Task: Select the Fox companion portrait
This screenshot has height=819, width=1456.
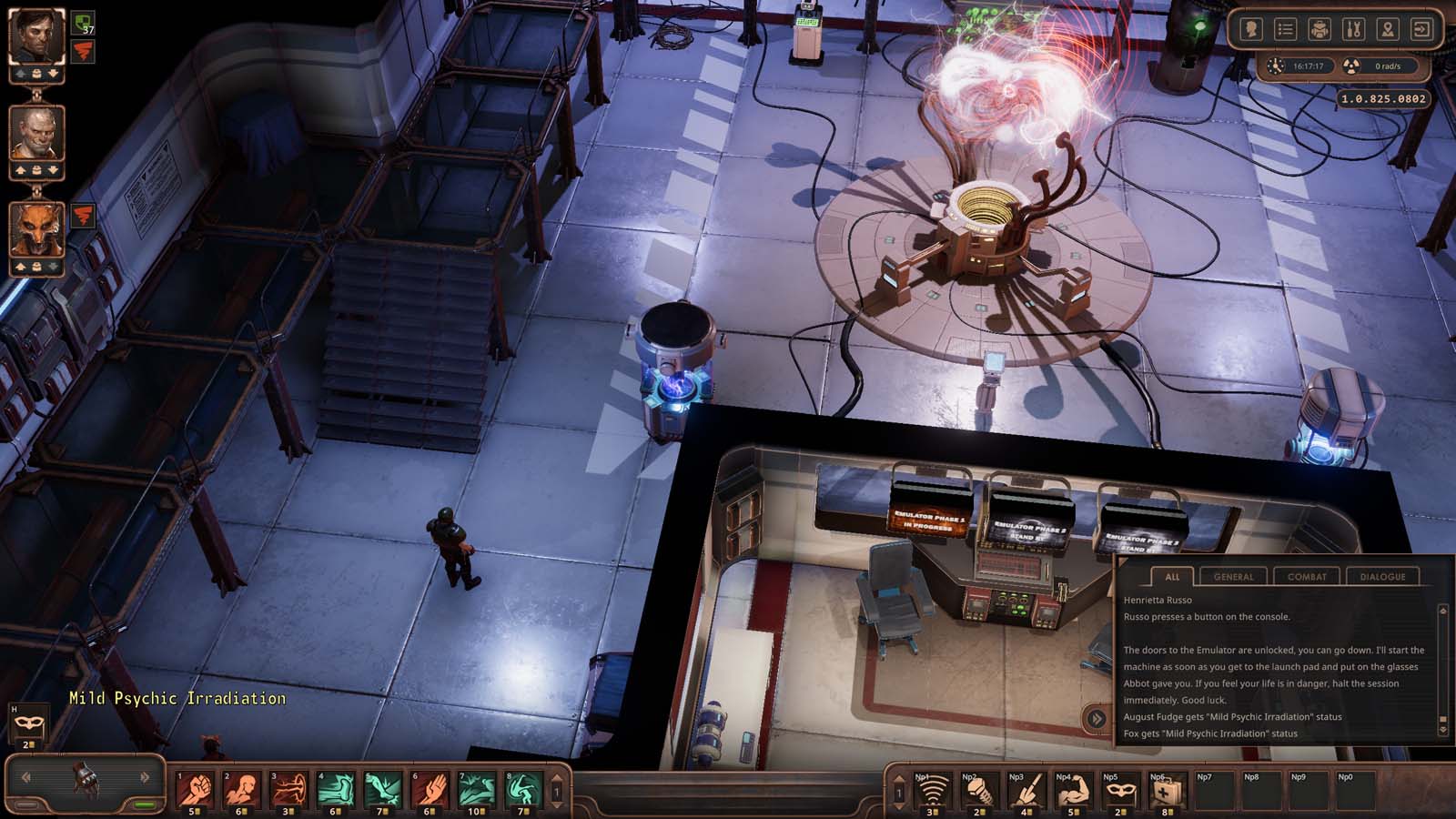Action: 36,229
